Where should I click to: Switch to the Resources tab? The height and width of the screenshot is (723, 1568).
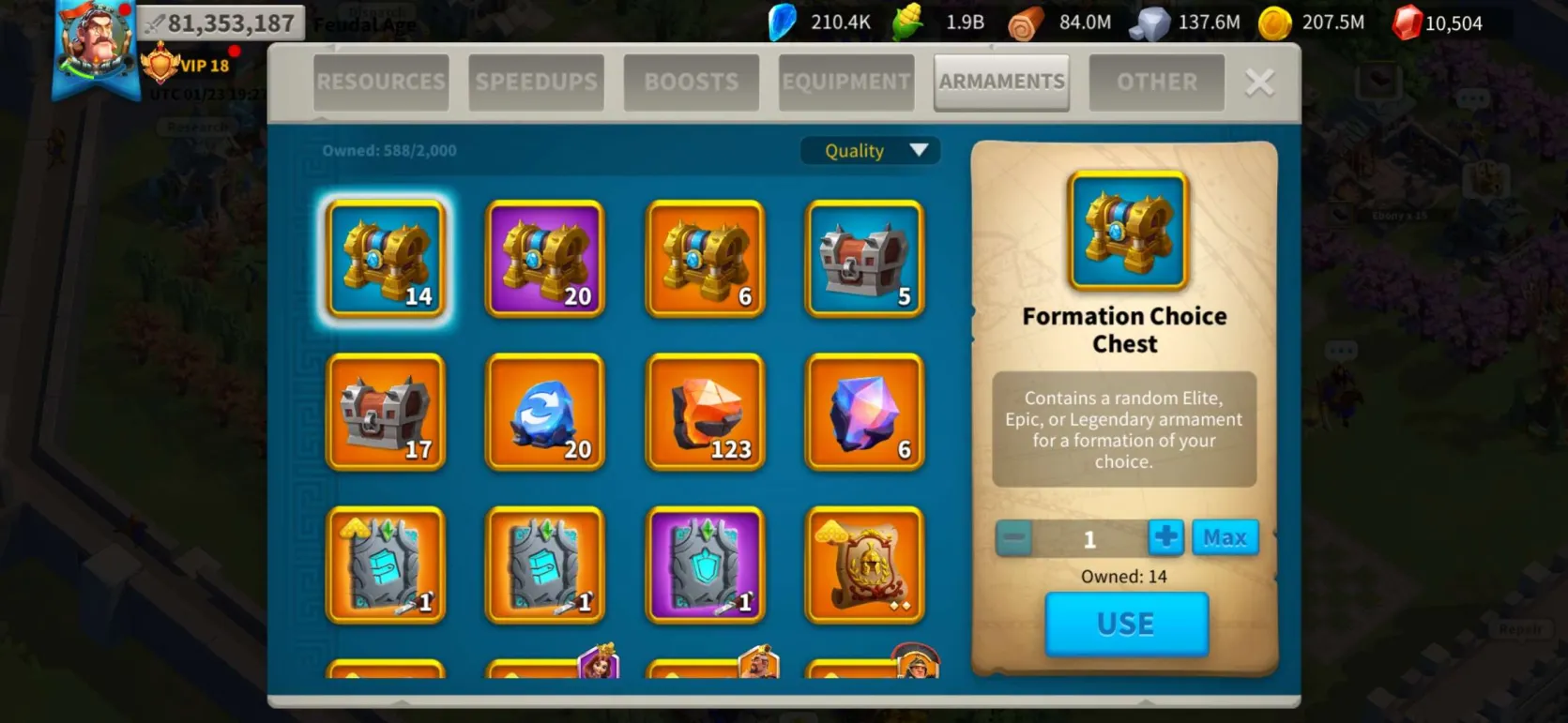pos(381,83)
